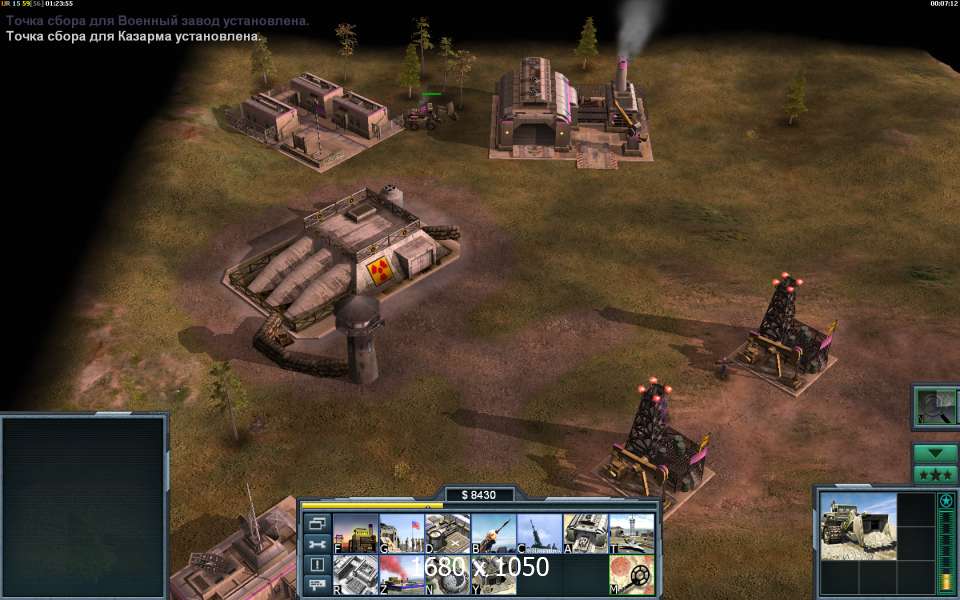Click the signpost icon button
The height and width of the screenshot is (600, 960).
(x=317, y=586)
